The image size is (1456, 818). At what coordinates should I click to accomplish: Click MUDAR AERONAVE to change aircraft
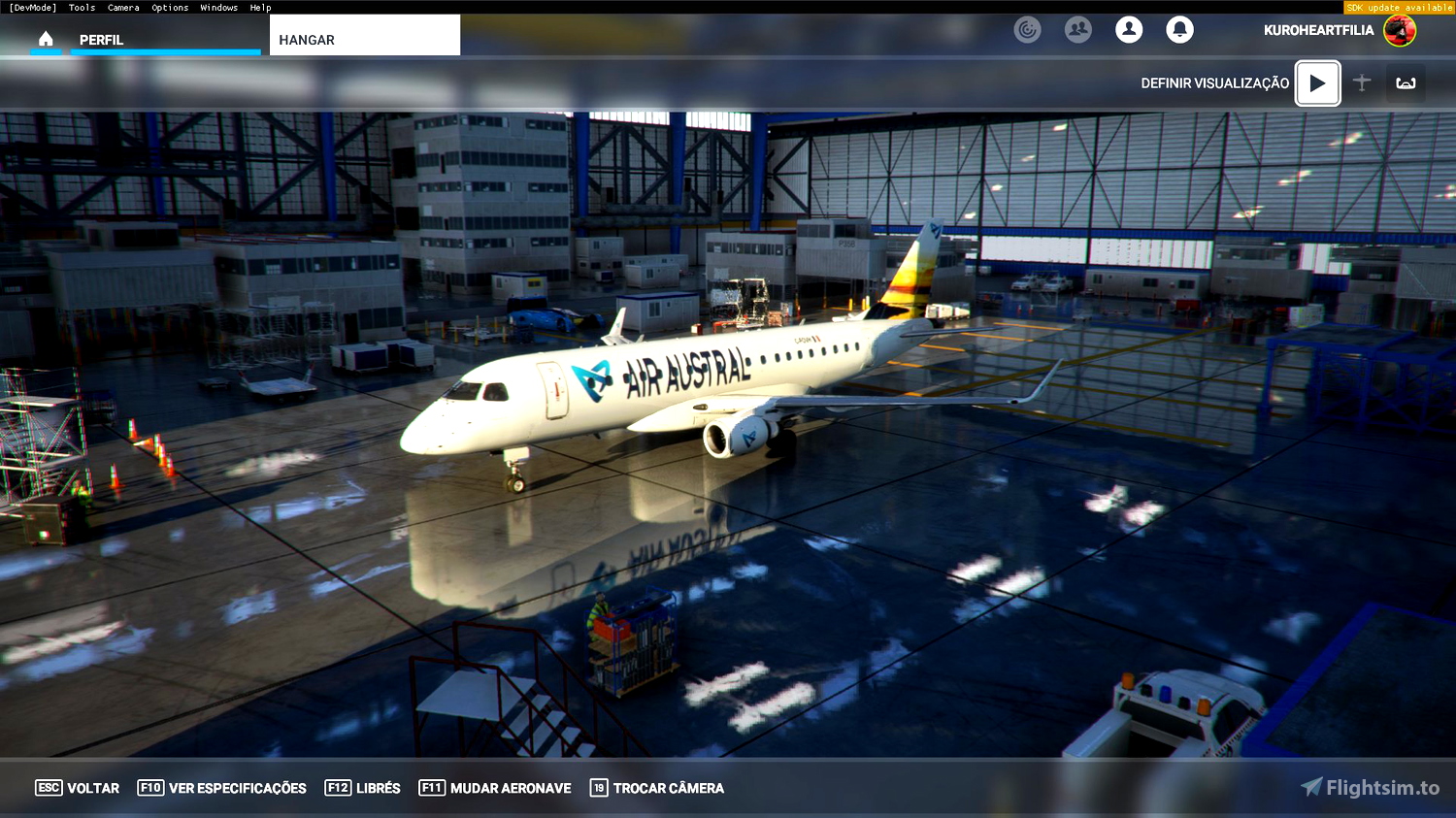pos(494,788)
